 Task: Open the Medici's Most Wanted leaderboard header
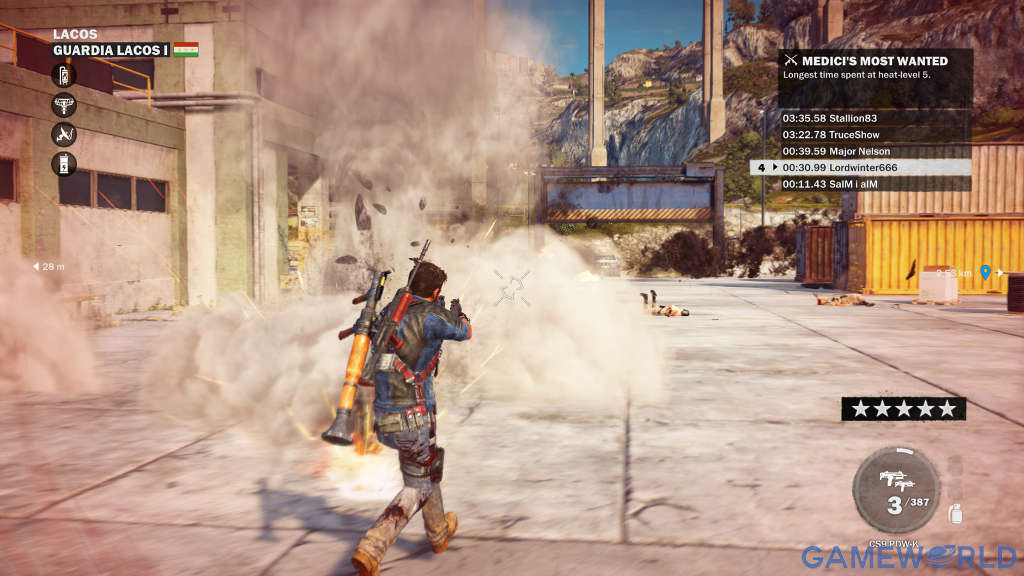tap(875, 61)
